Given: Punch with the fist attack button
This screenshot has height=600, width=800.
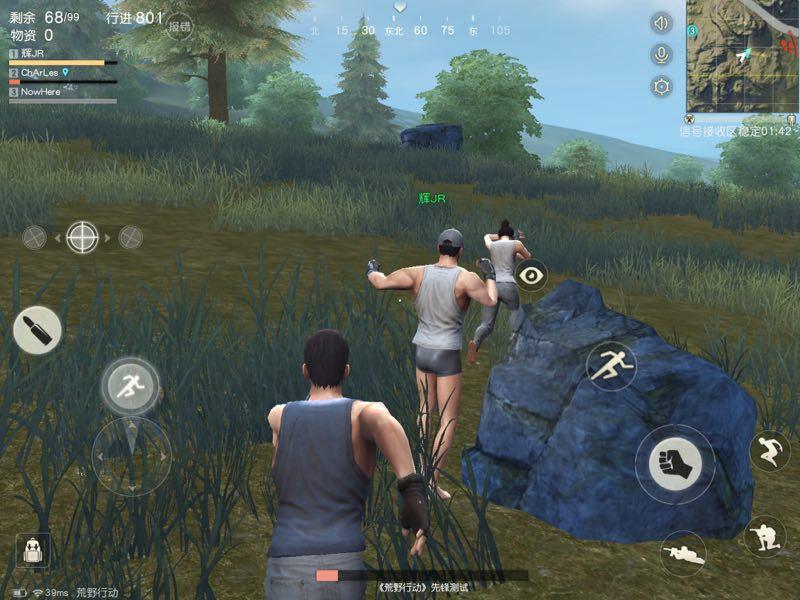Looking at the screenshot, I should tap(674, 464).
